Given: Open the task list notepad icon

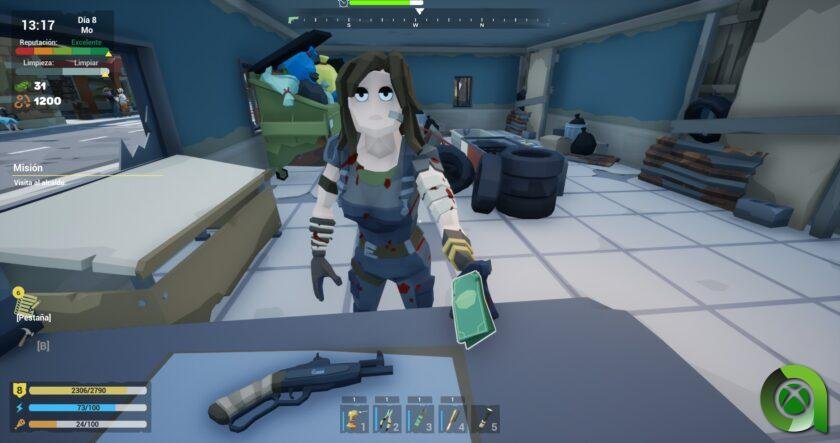Looking at the screenshot, I should point(26,300).
